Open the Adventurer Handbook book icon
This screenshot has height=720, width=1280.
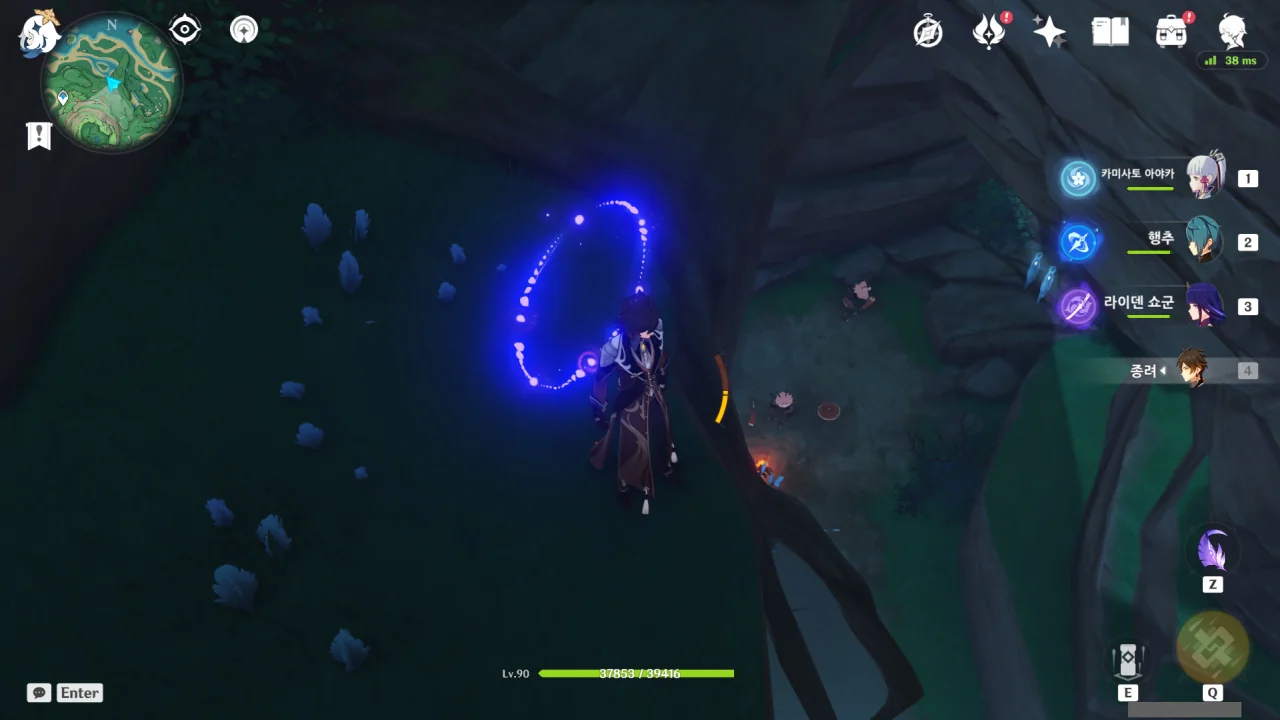coord(1110,32)
